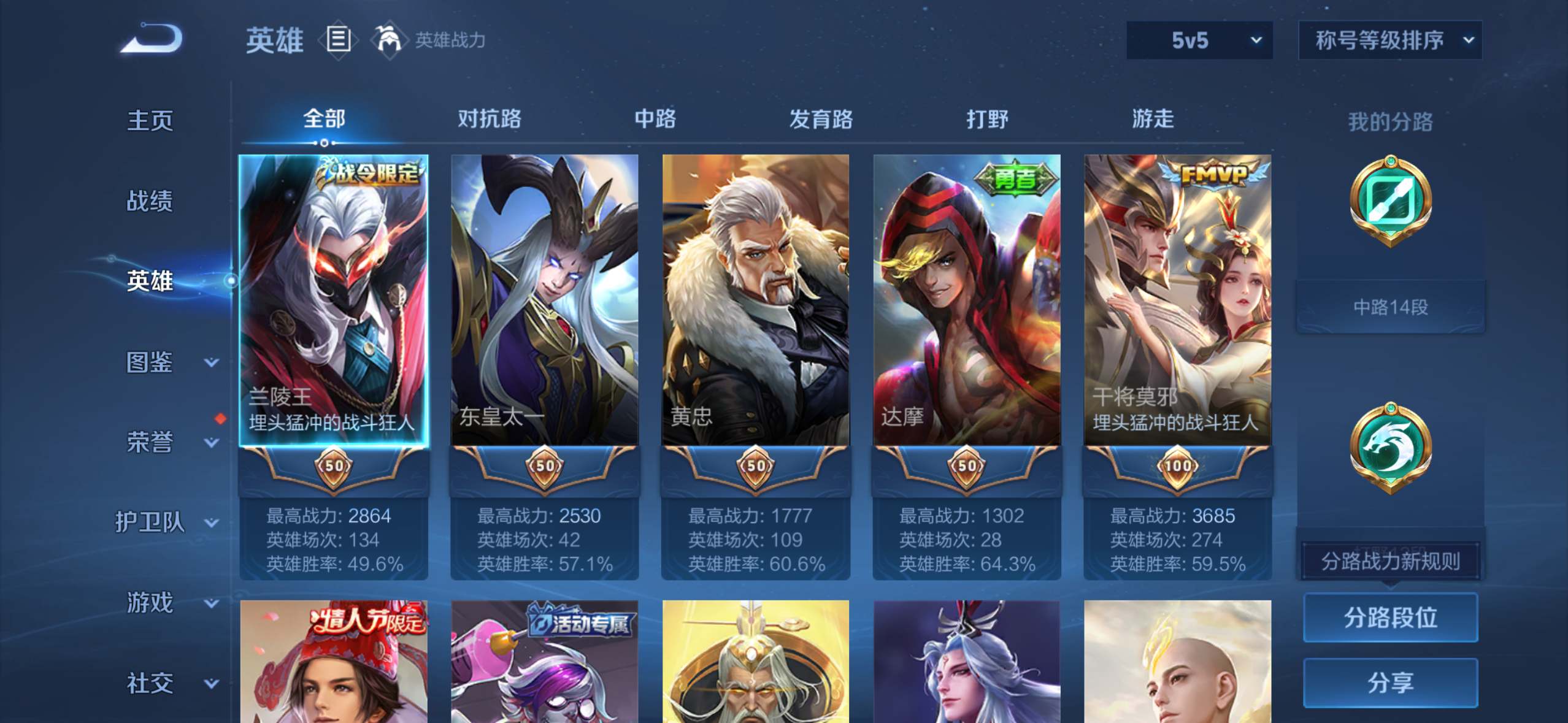Viewport: 1568px width, 723px height.
Task: Switch to the 对抗路 tab
Action: point(489,118)
